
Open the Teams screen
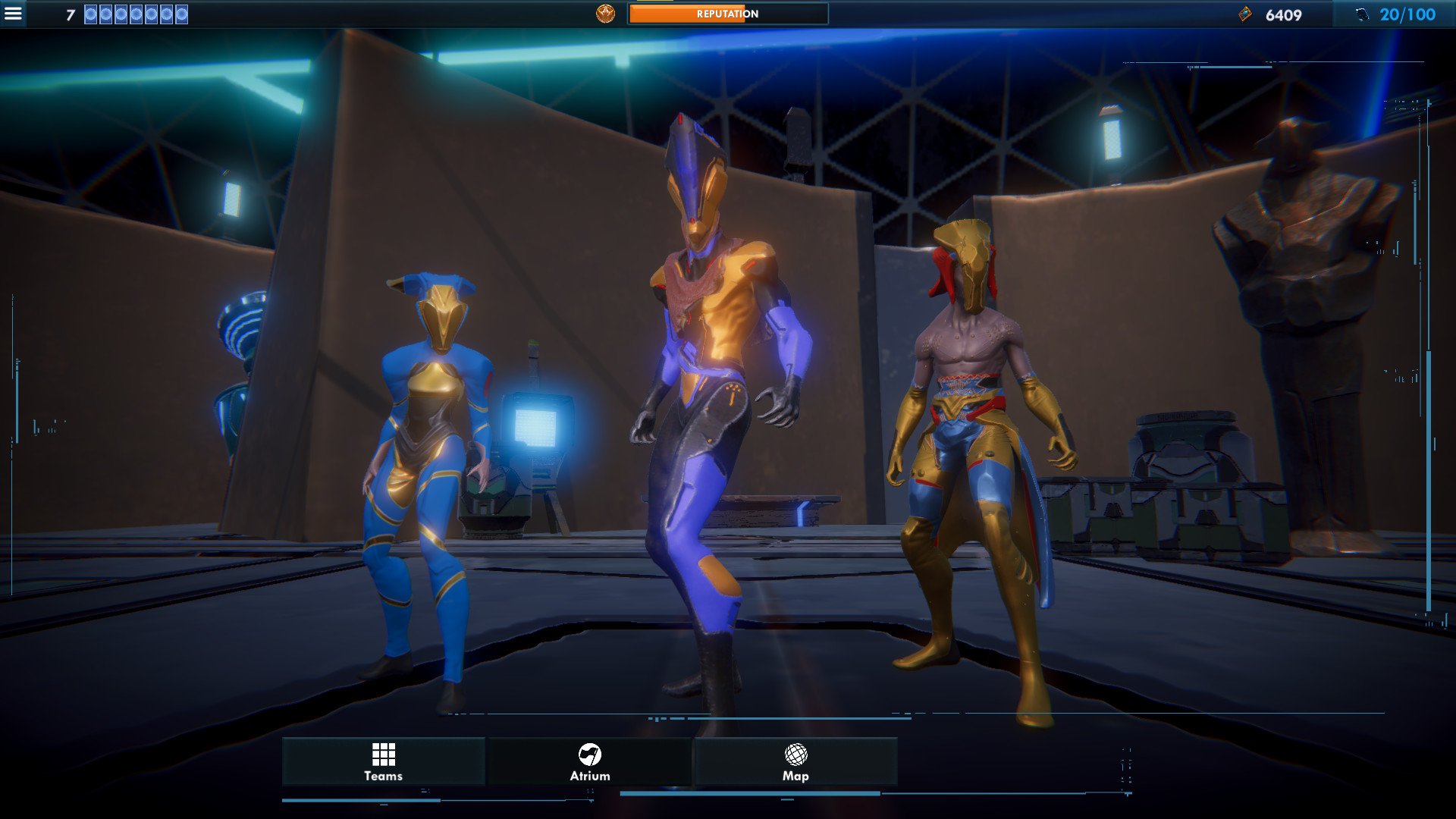click(383, 761)
